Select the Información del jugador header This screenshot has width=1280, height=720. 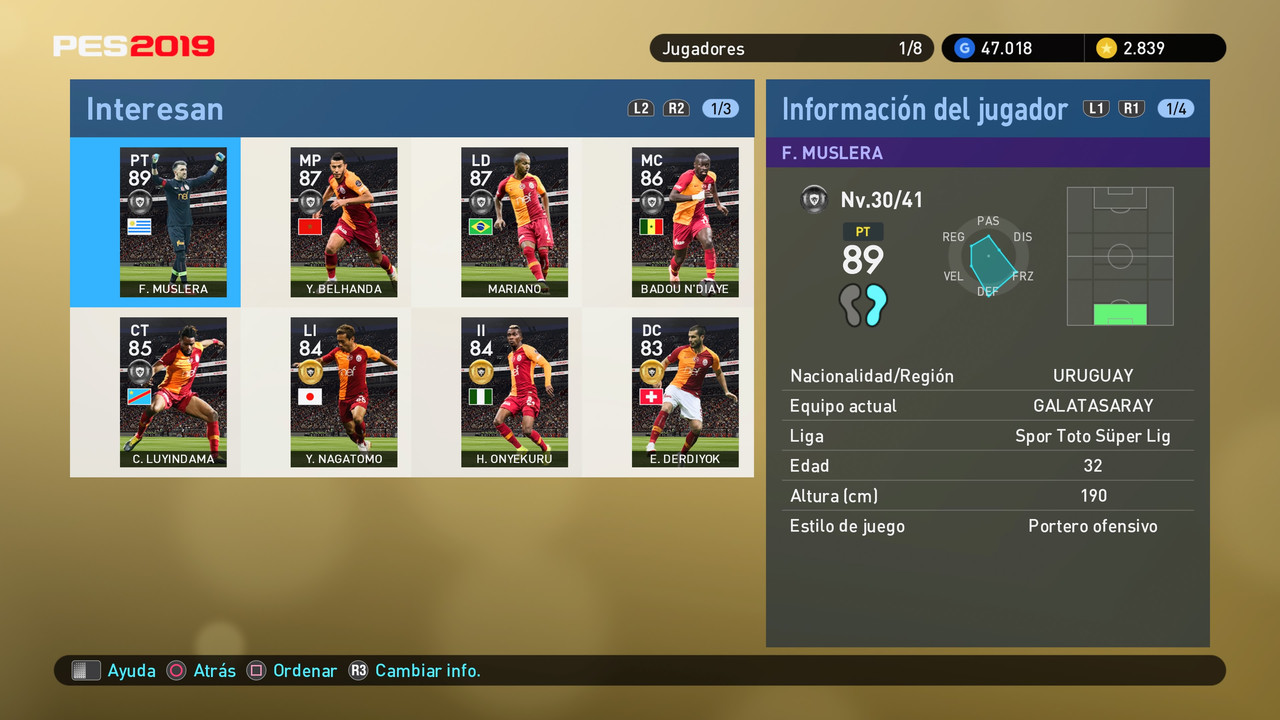pyautogui.click(x=925, y=108)
